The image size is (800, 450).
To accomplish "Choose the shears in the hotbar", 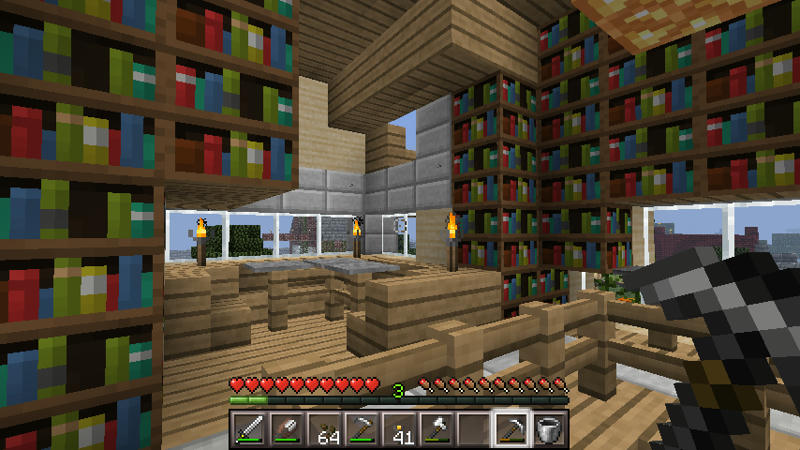I will click(285, 428).
